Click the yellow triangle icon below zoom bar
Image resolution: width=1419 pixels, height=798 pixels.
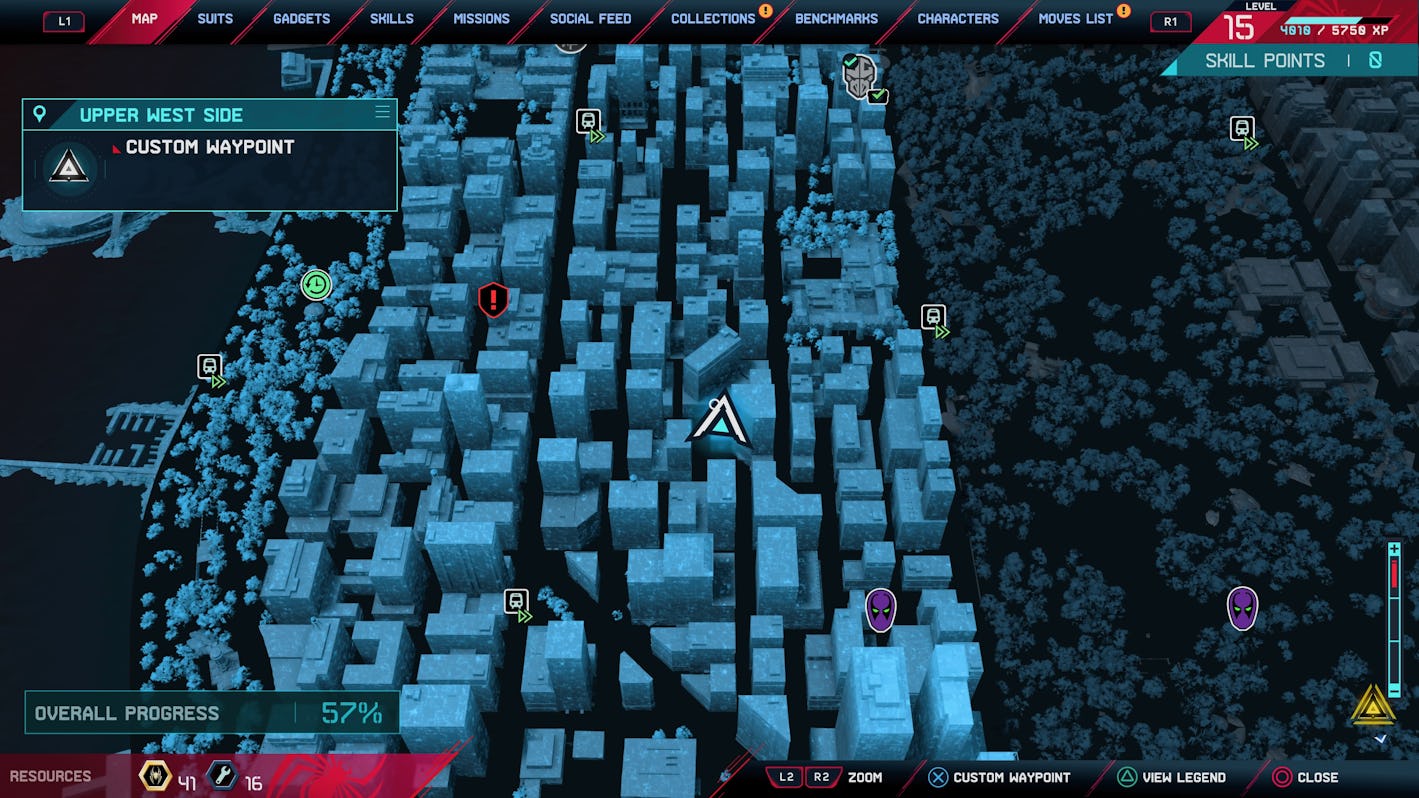click(1373, 706)
